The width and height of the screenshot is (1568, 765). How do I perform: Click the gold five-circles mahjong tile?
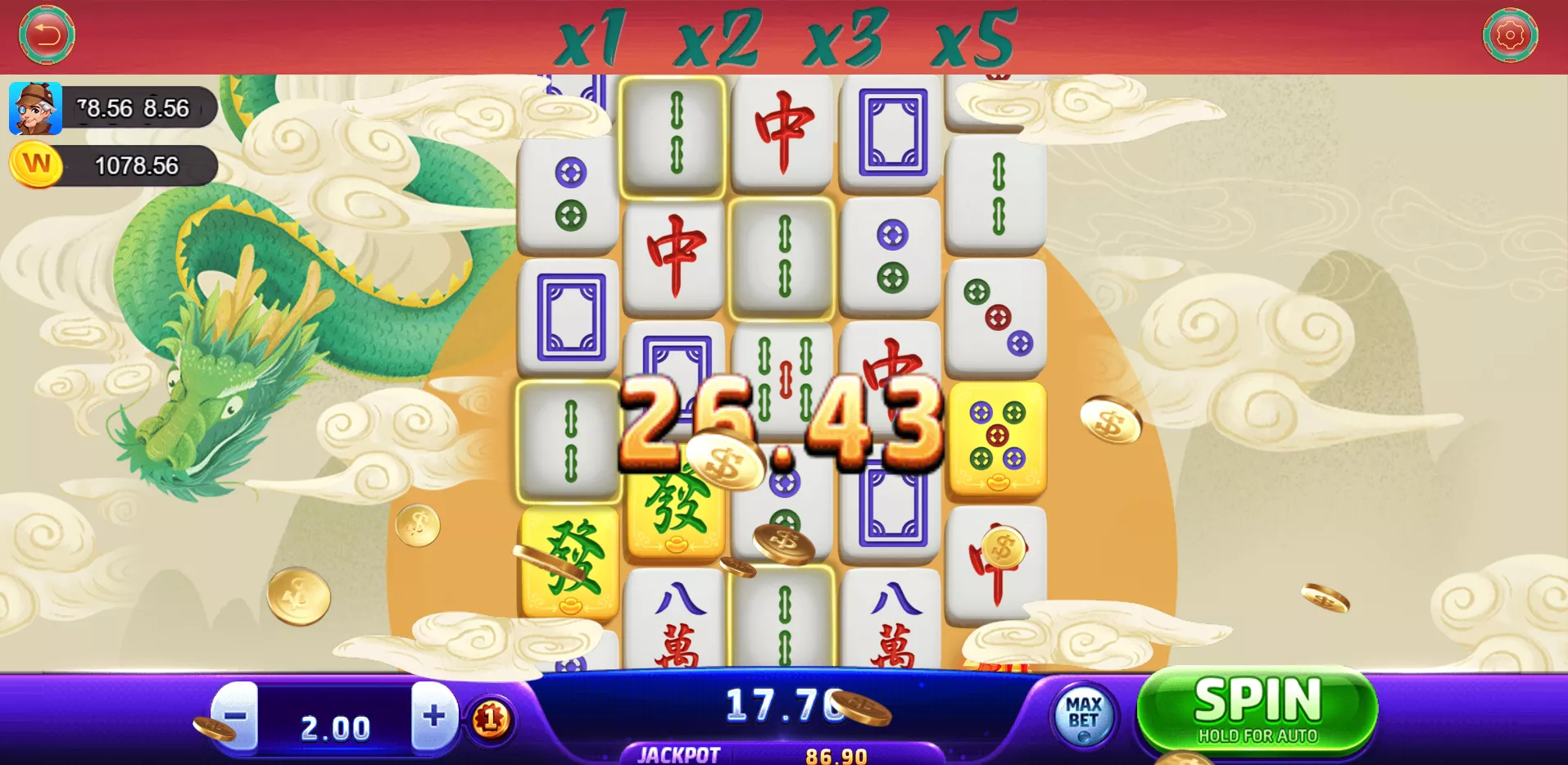pyautogui.click(x=997, y=441)
